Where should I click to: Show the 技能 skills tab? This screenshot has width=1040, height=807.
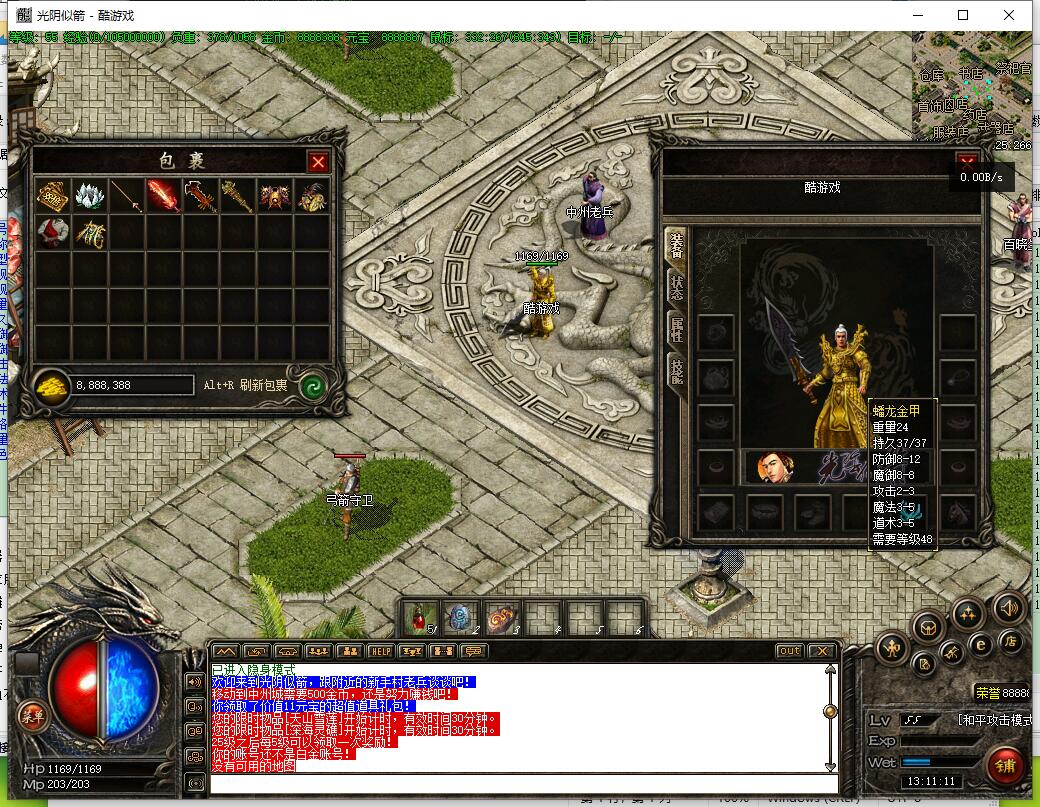[x=676, y=372]
